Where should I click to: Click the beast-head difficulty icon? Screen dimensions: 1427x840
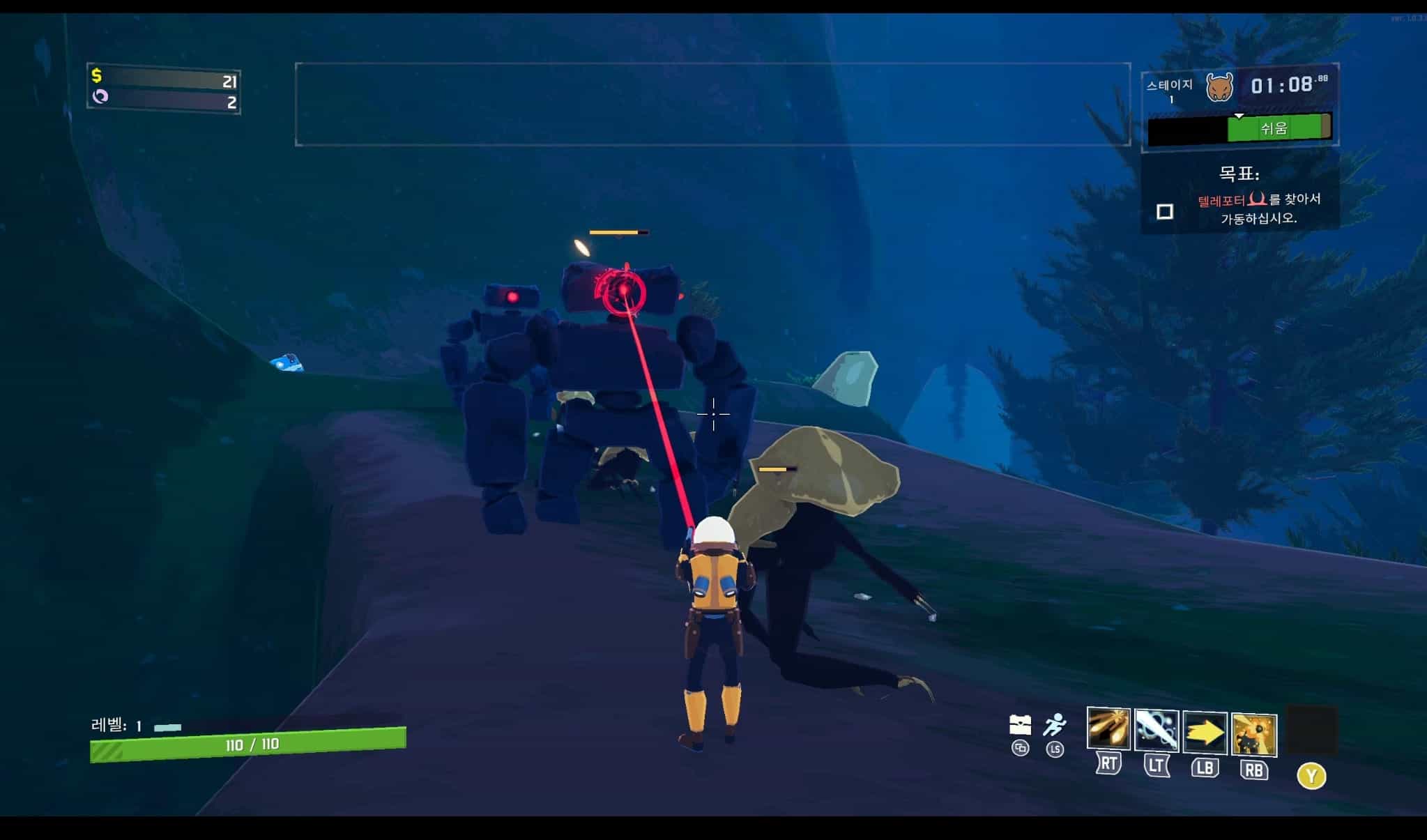[1219, 88]
